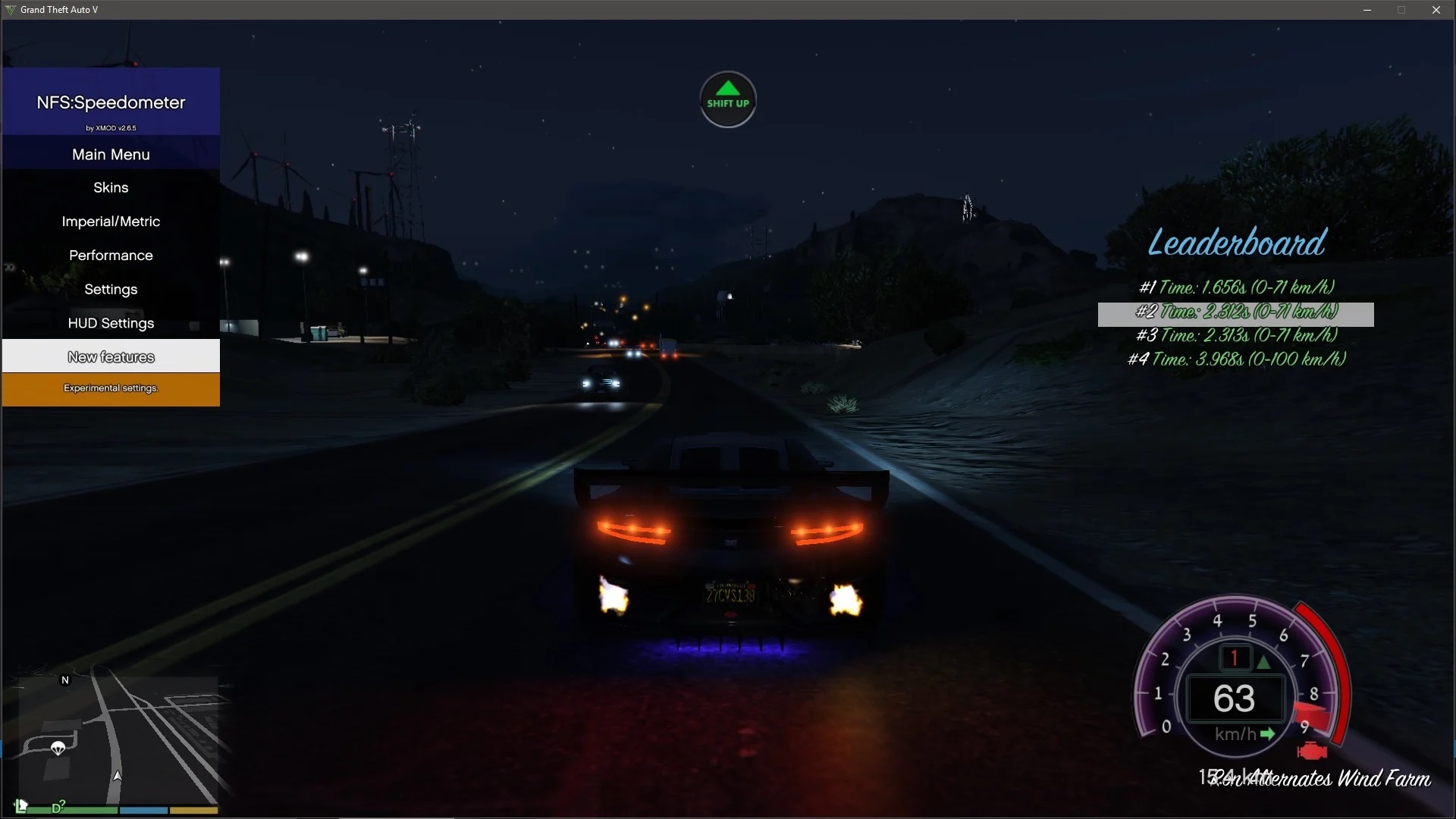Click the digital speed readout showing 63
The width and height of the screenshot is (1456, 819).
(x=1234, y=699)
